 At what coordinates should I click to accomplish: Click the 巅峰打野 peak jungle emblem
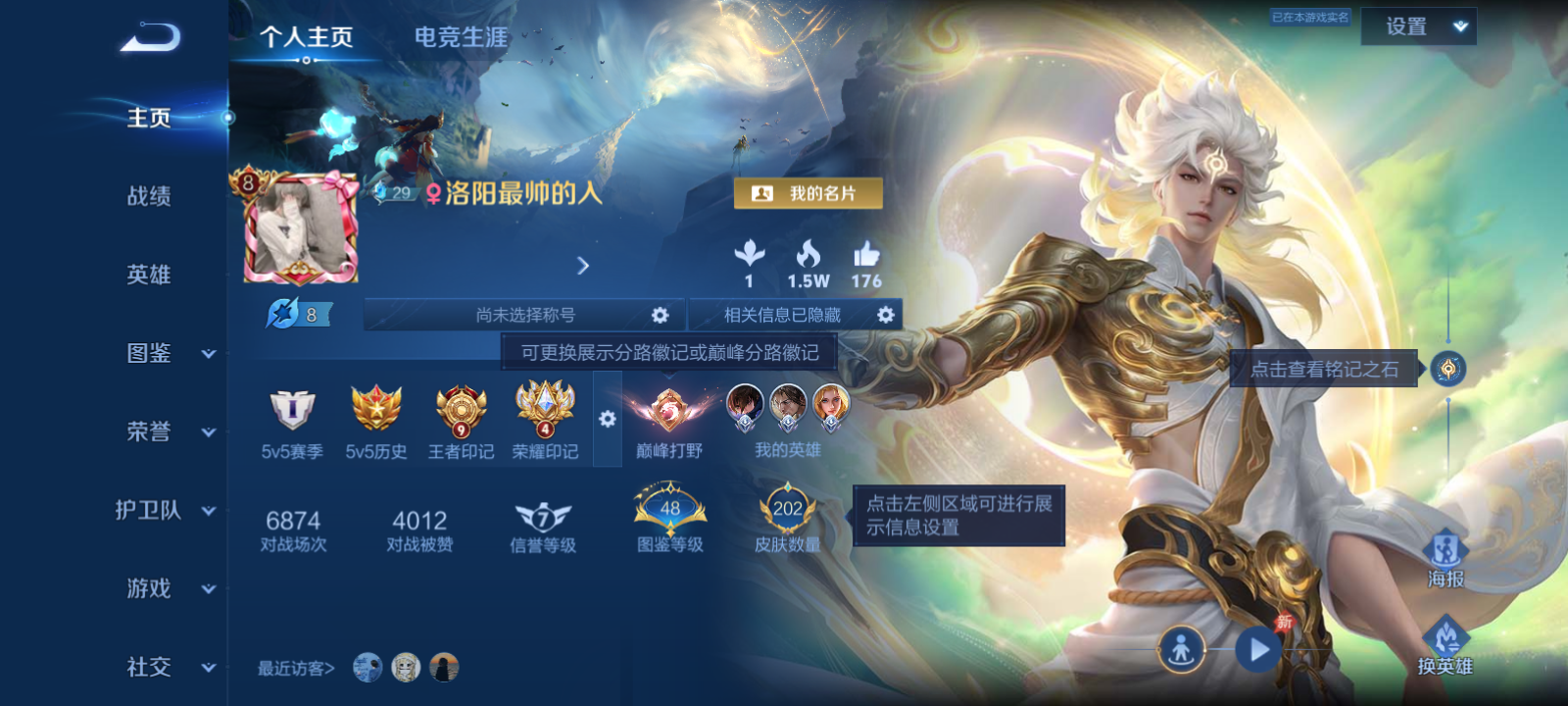(x=669, y=412)
